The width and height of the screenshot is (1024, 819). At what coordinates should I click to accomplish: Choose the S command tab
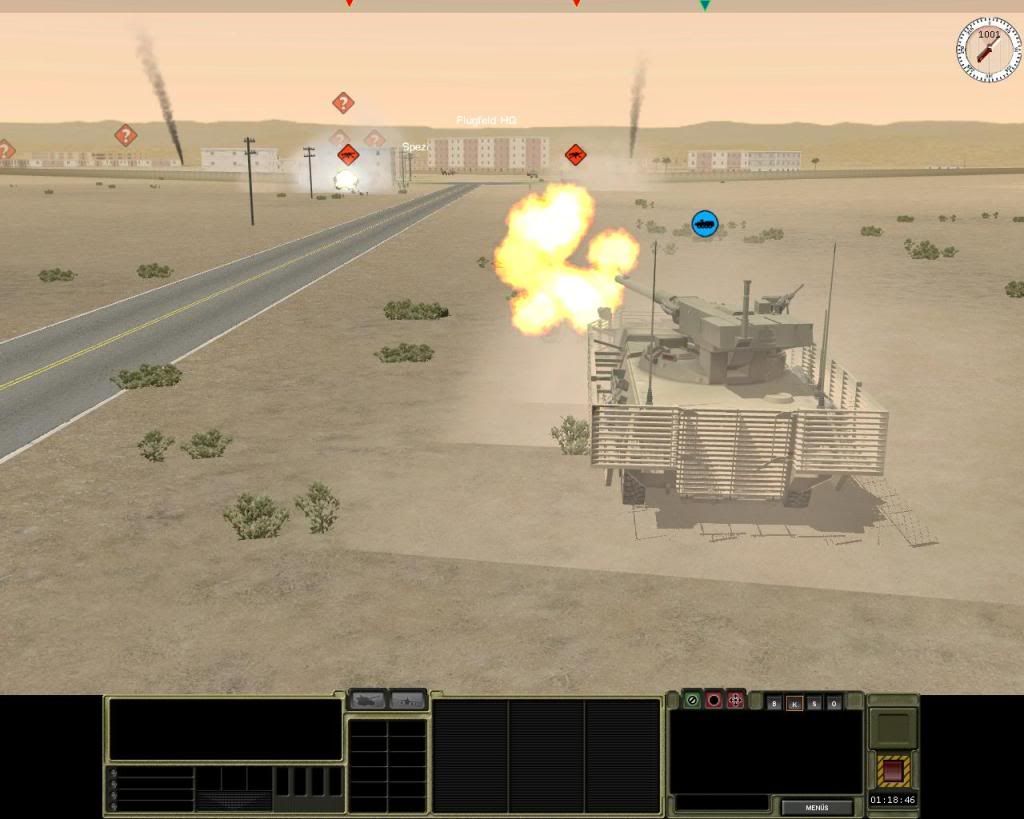[x=814, y=703]
